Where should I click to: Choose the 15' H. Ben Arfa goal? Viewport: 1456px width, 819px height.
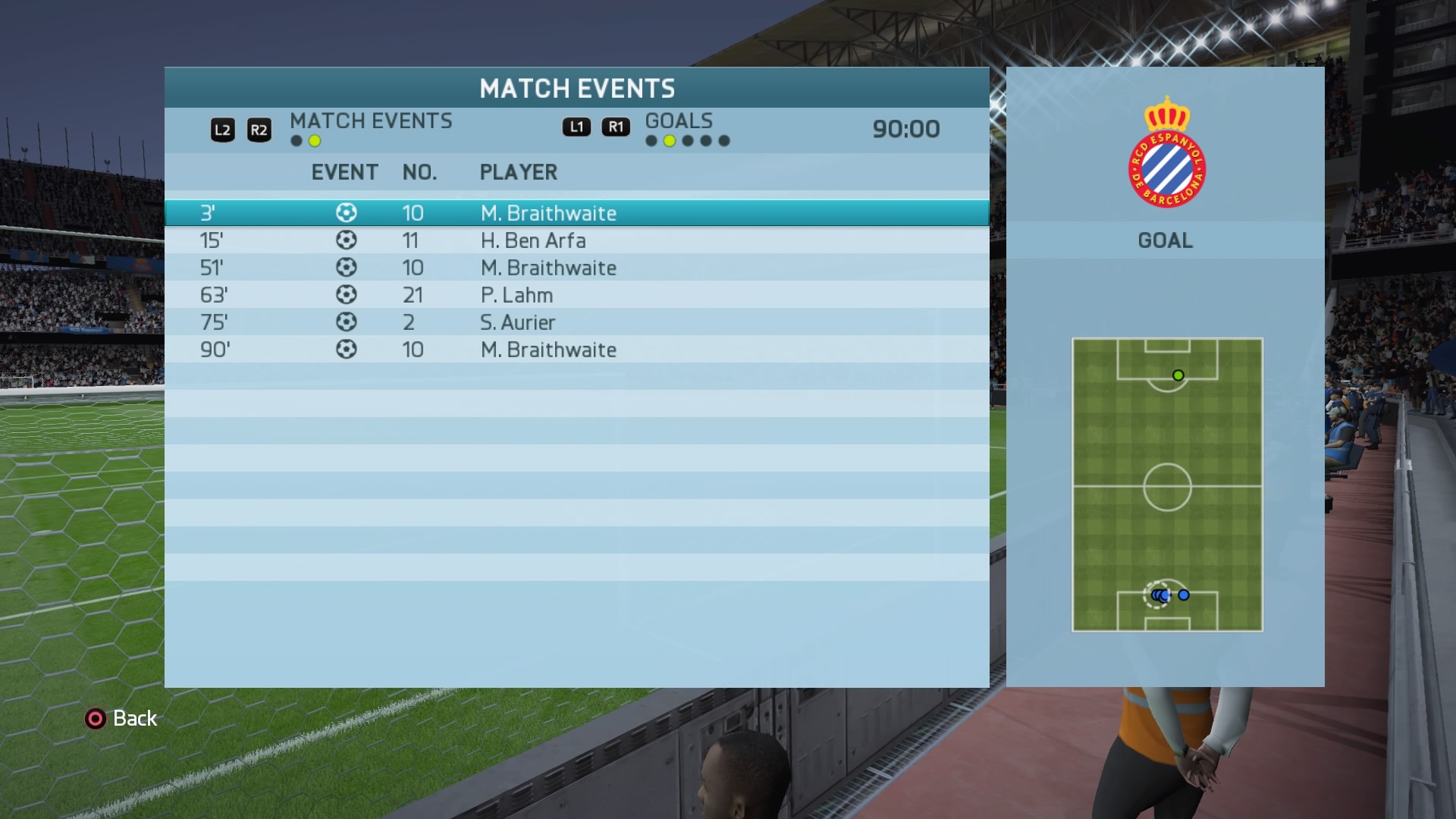tap(576, 240)
